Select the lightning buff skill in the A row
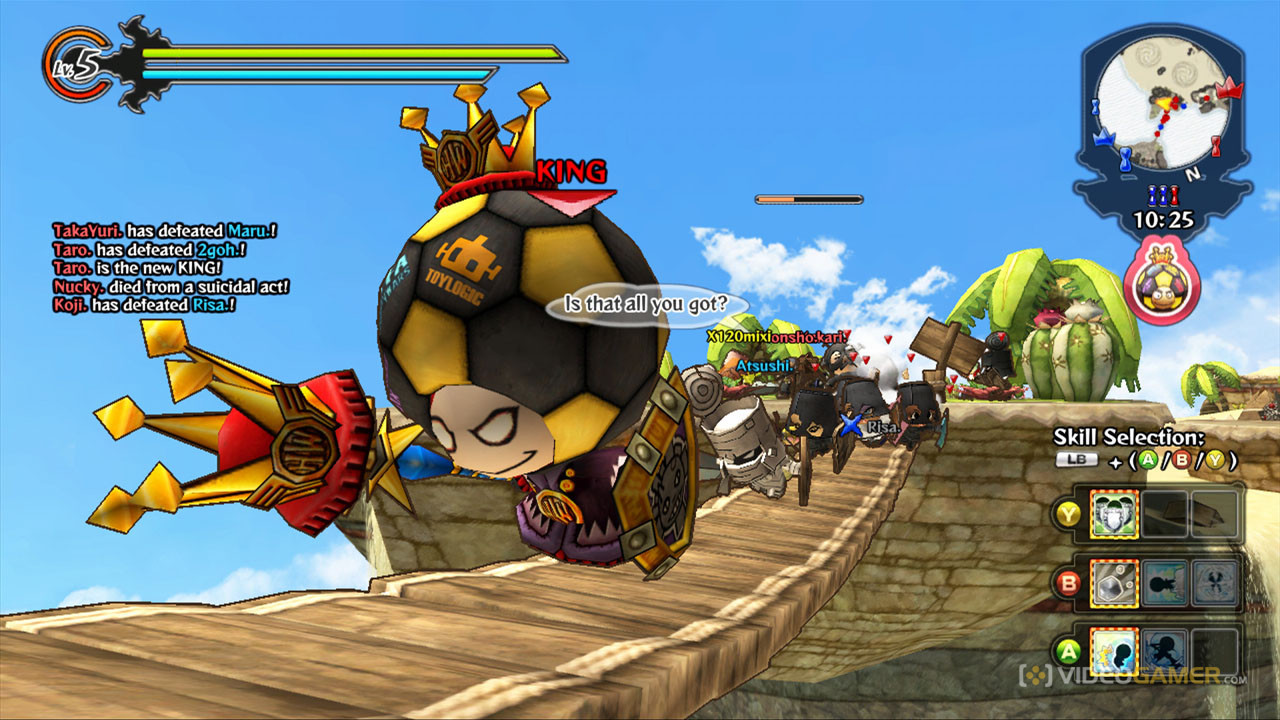The height and width of the screenshot is (720, 1280). (x=1112, y=650)
